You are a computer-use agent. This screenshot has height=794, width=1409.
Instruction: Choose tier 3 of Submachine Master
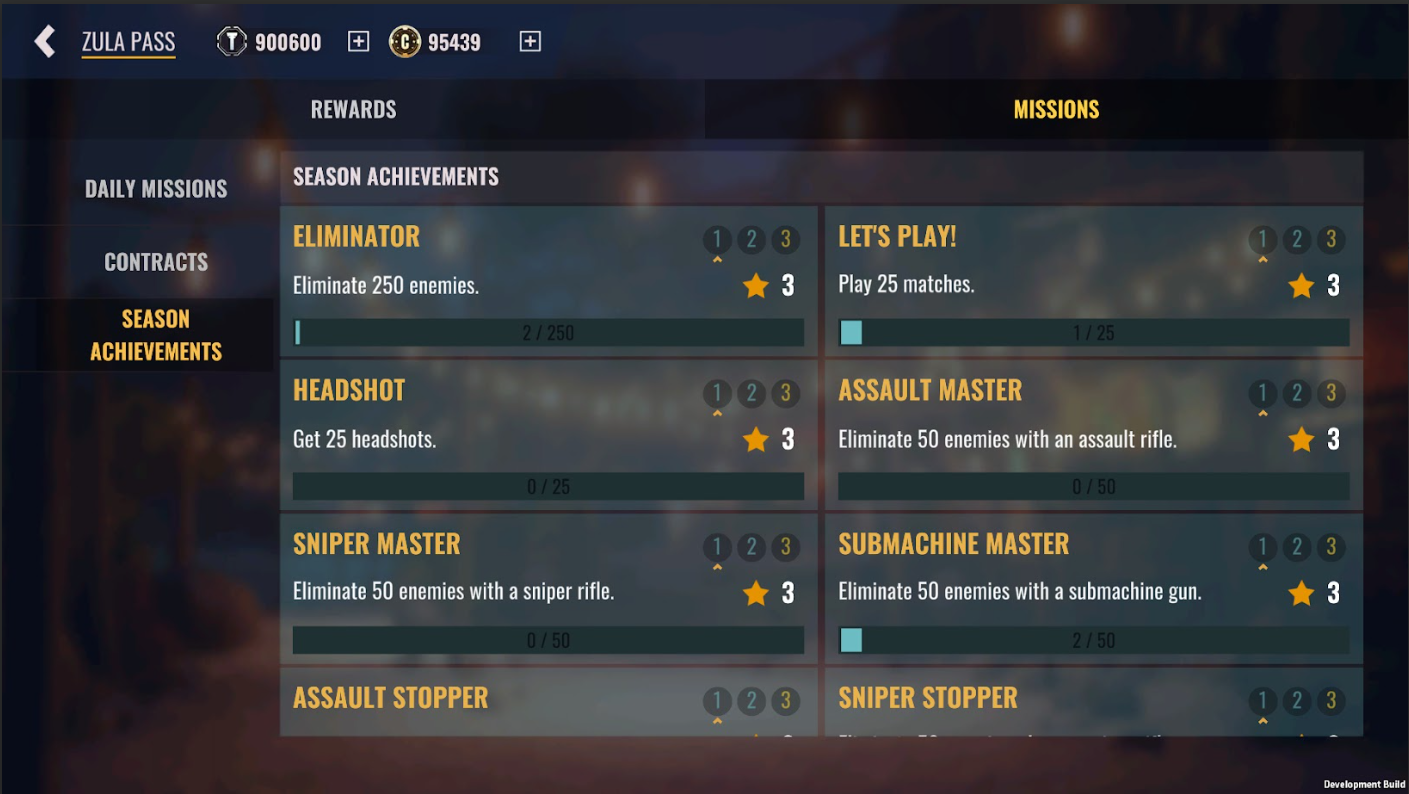point(1331,547)
